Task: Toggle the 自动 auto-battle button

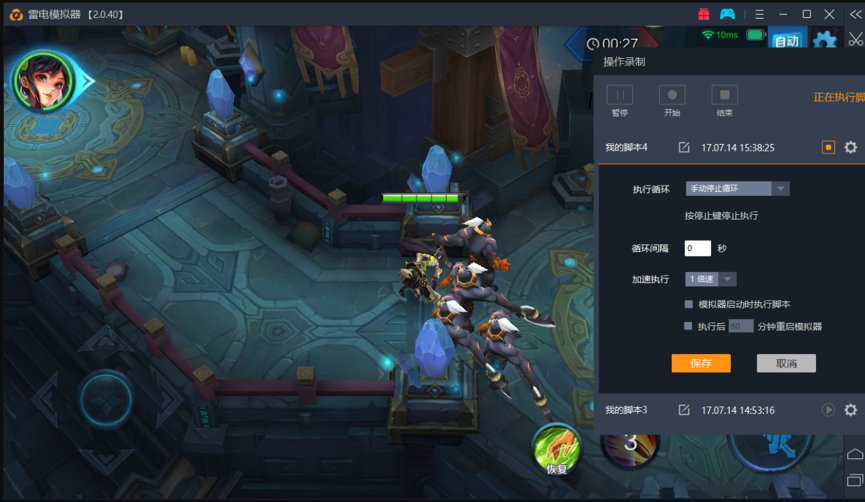Action: point(787,41)
